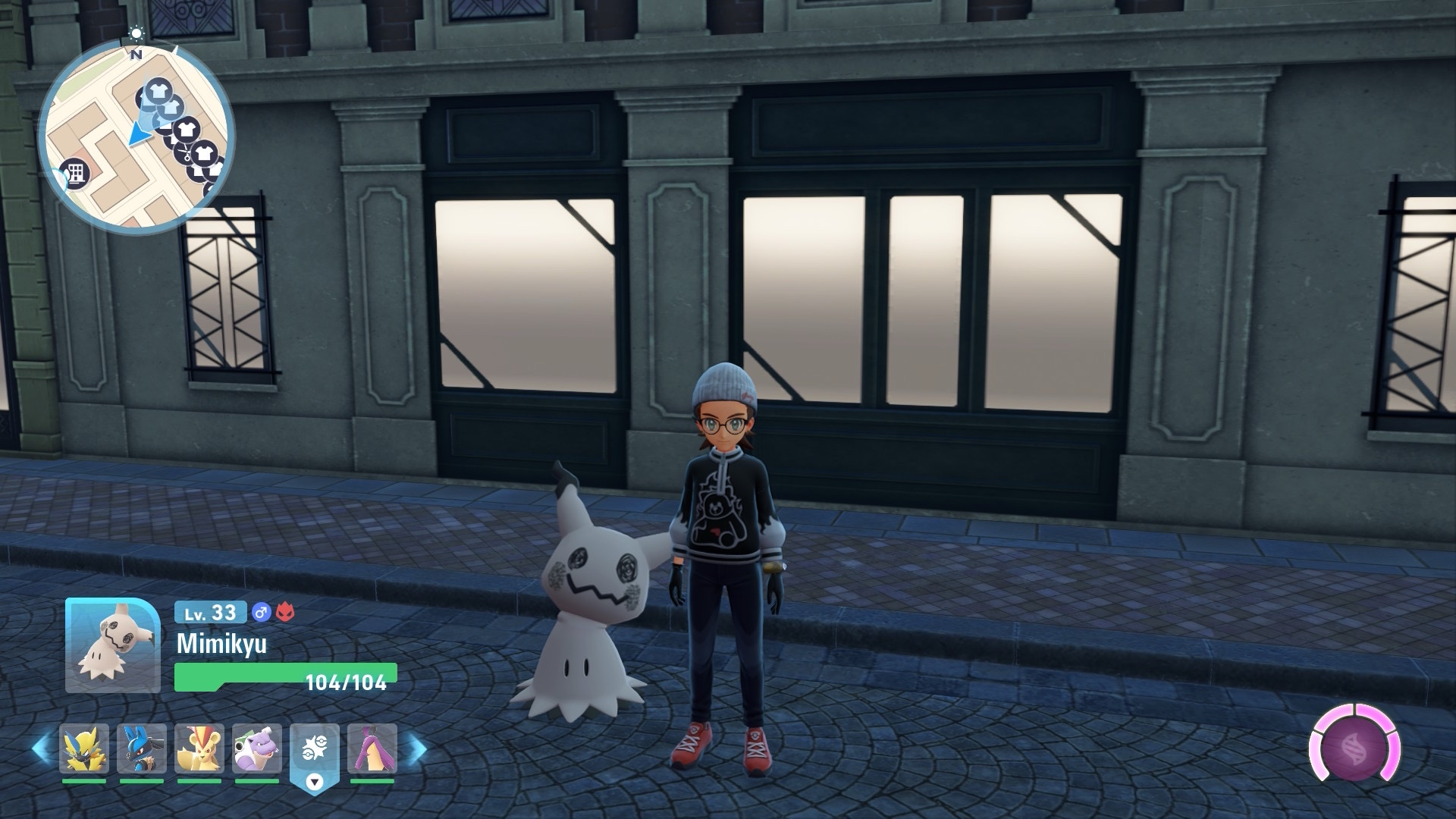Choose Pyroar from the party row
Screen dimensions: 1456x819
tap(199, 749)
